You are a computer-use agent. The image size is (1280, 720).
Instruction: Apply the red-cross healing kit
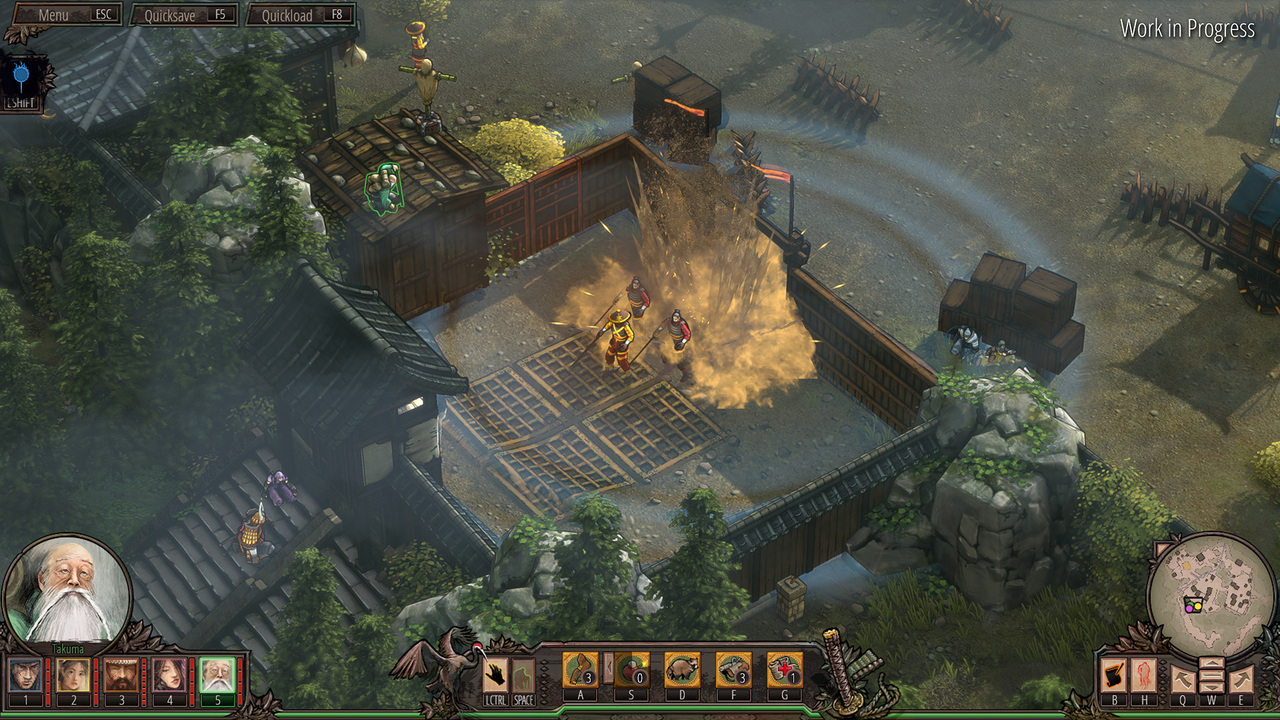coord(784,670)
